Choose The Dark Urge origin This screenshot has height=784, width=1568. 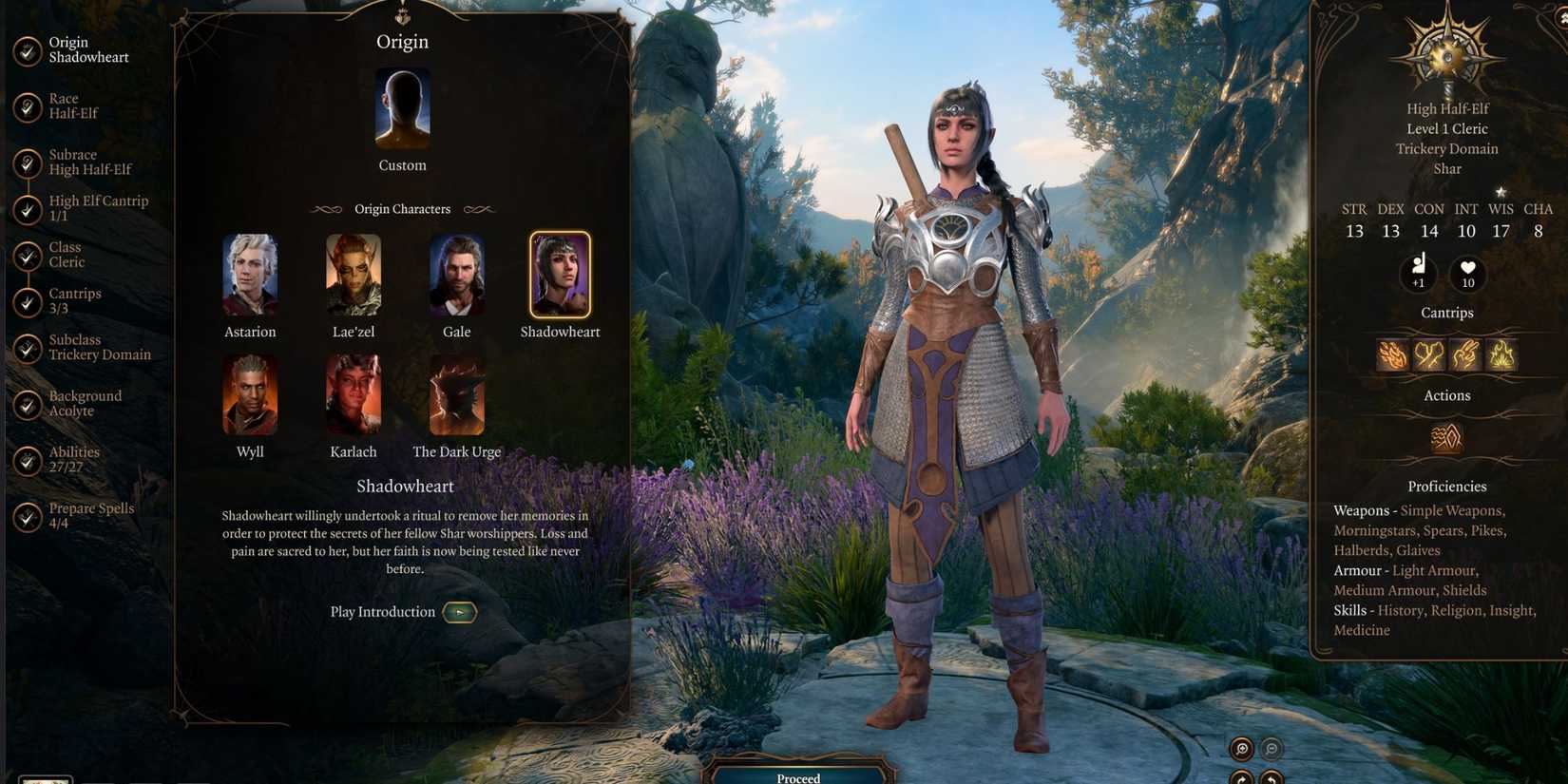(x=456, y=396)
